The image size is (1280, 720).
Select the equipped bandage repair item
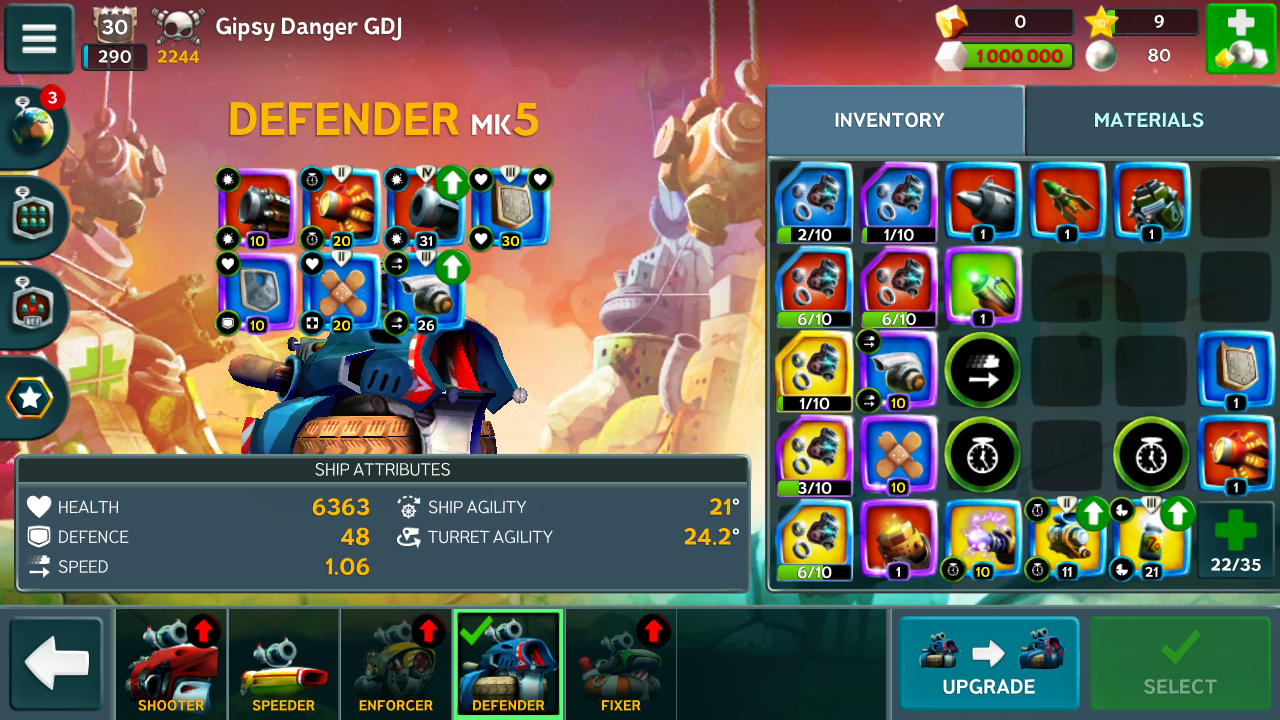[x=342, y=292]
